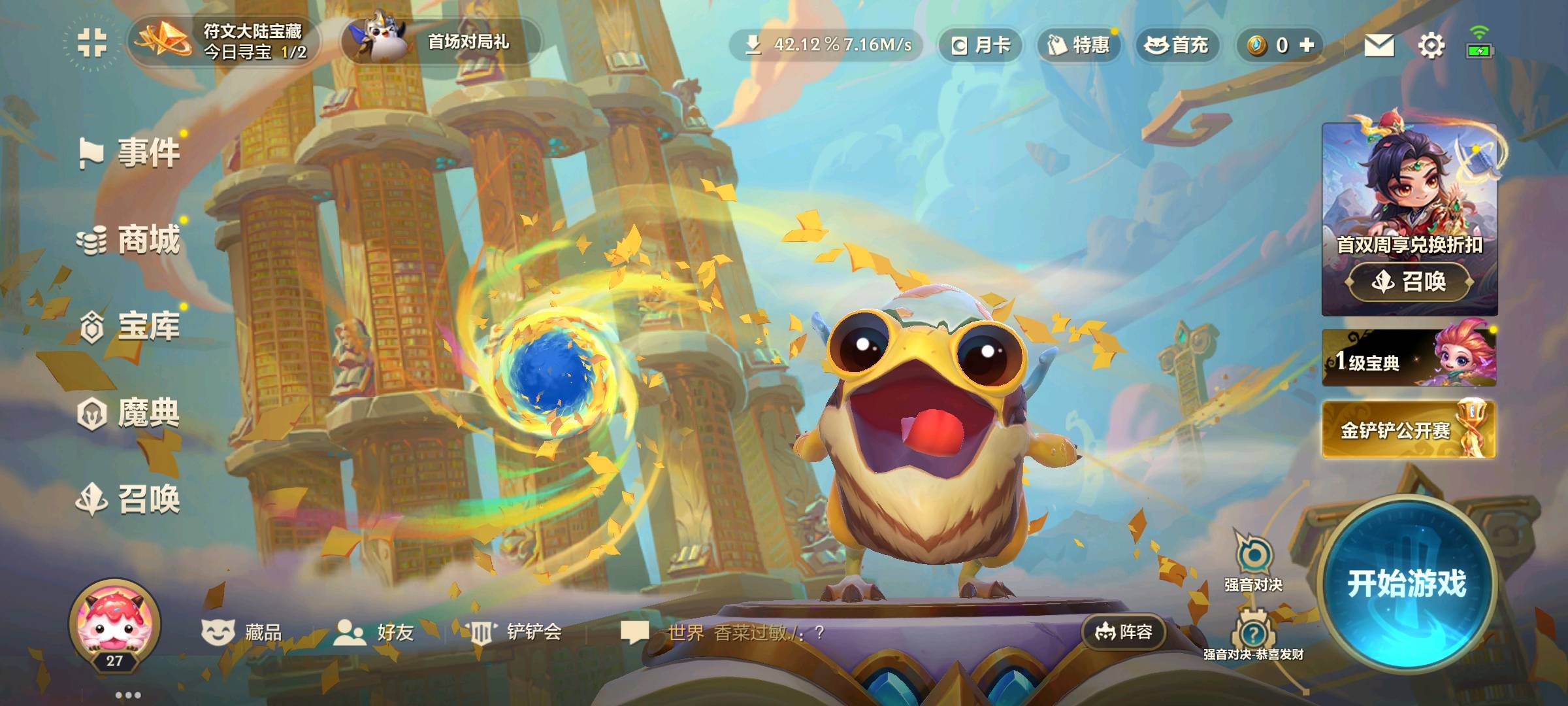Claim the 首场对局礼 first match gift
The width and height of the screenshot is (1568, 706).
point(442,41)
